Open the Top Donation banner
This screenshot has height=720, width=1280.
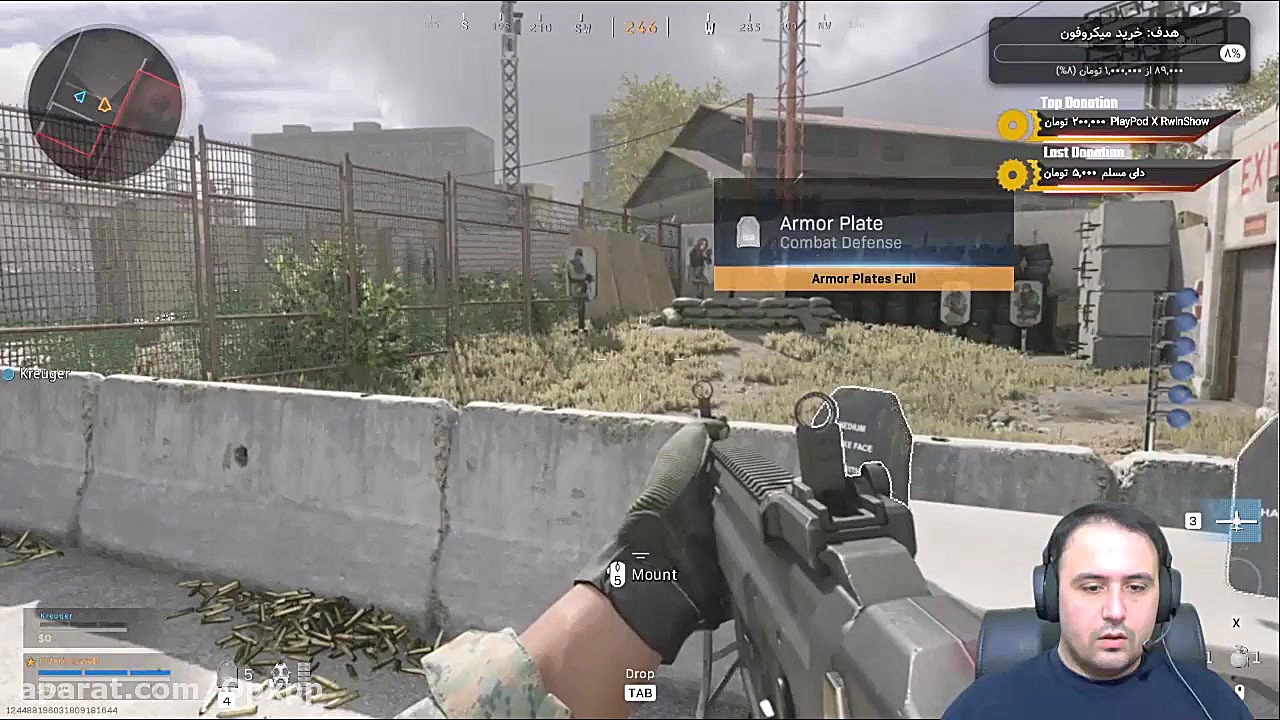tap(1120, 122)
